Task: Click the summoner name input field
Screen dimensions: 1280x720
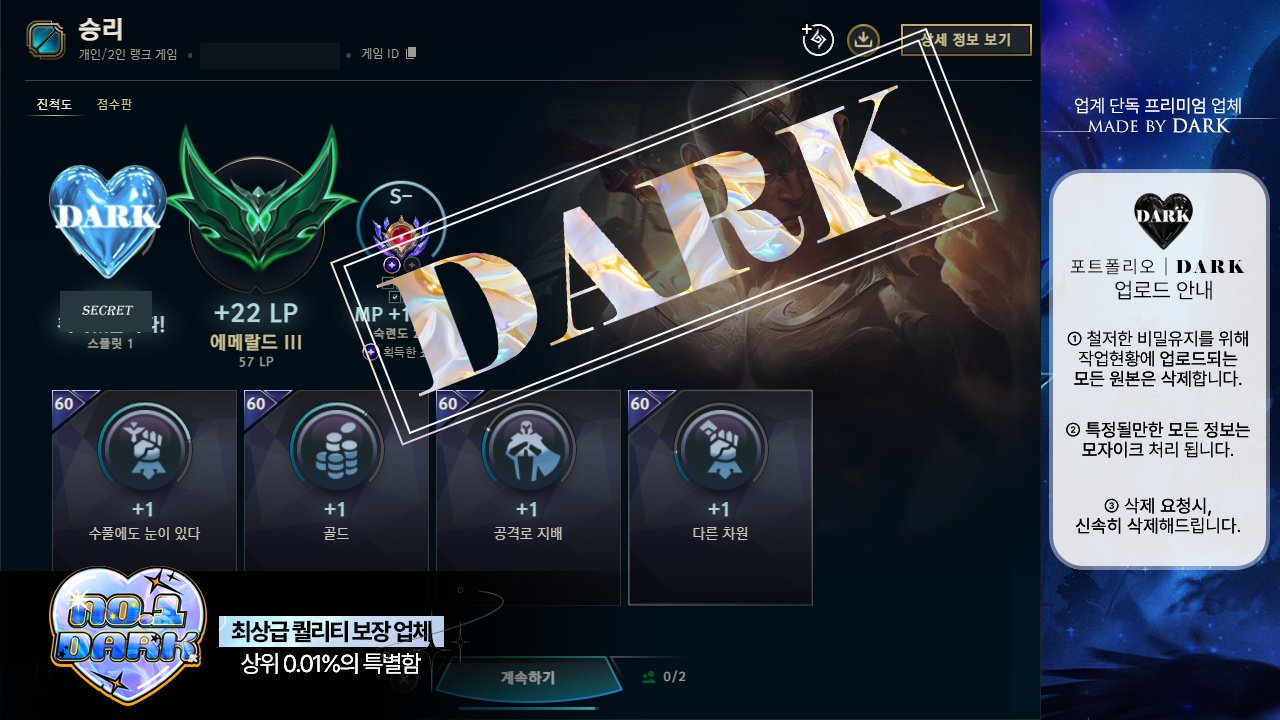Action: 268,56
